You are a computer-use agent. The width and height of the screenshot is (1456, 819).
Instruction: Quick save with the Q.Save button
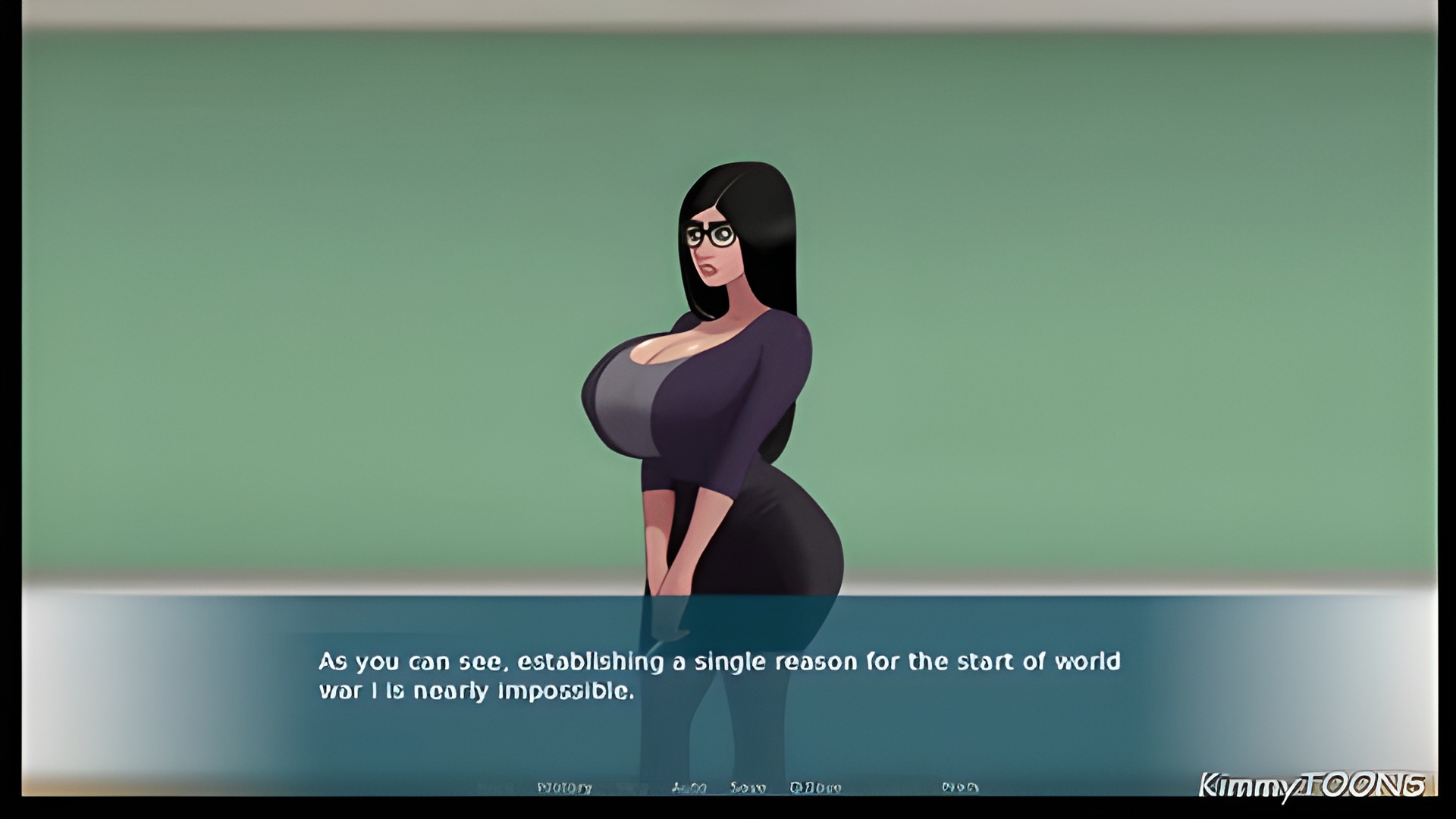point(815,788)
